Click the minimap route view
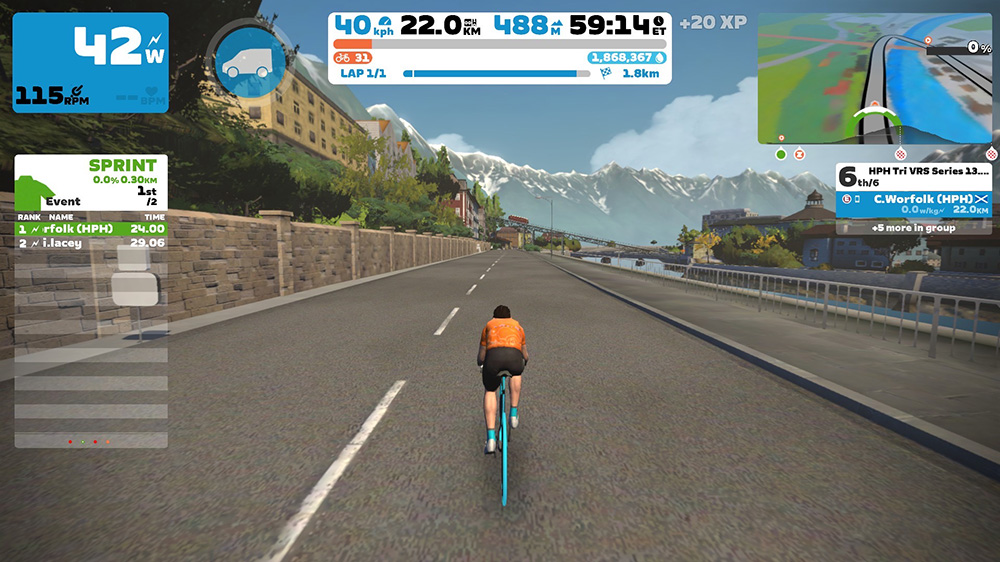 pos(876,78)
